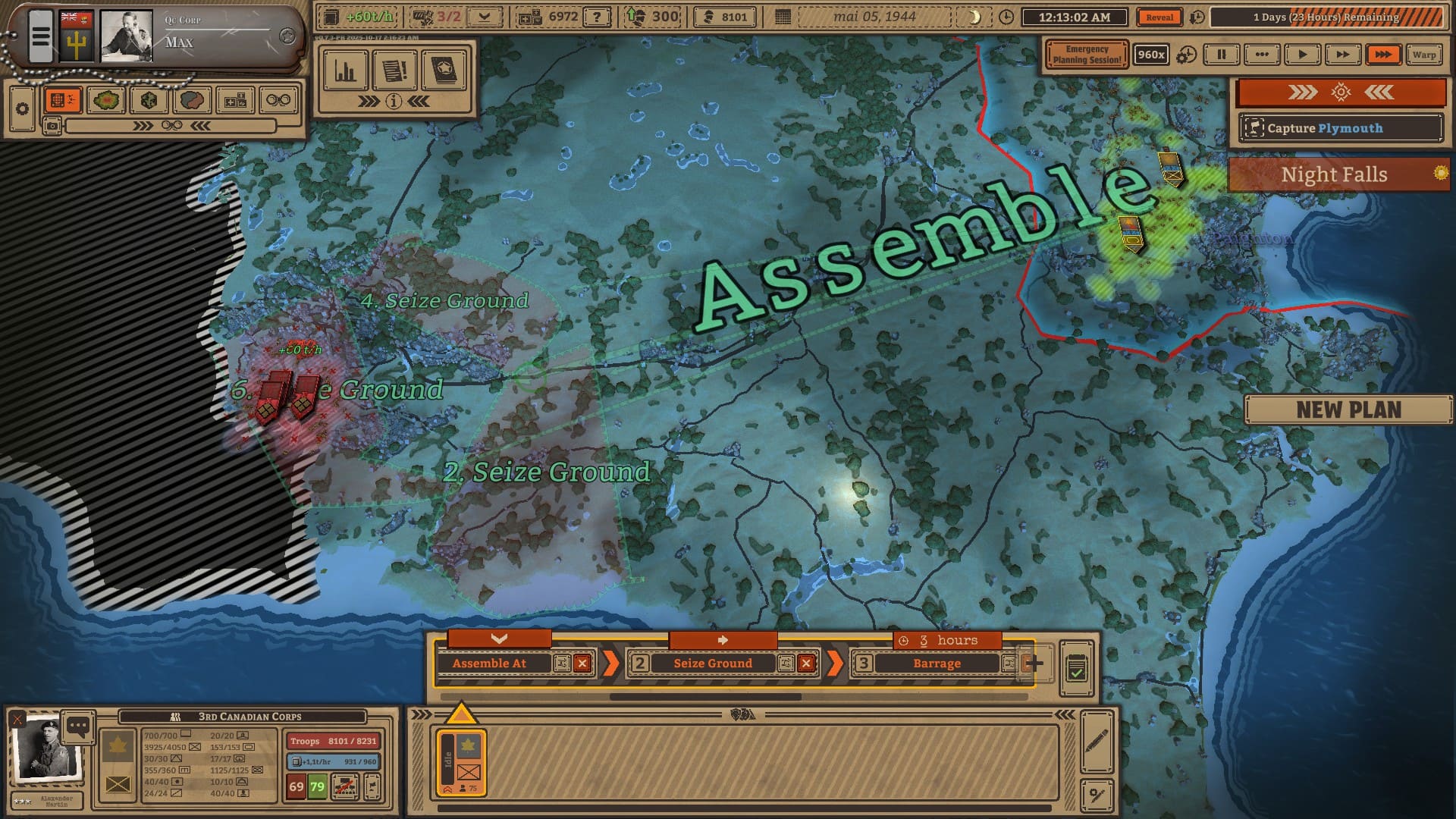Confirm plan with clipboard checkmark button
This screenshot has width=1456, height=819.
click(1076, 668)
